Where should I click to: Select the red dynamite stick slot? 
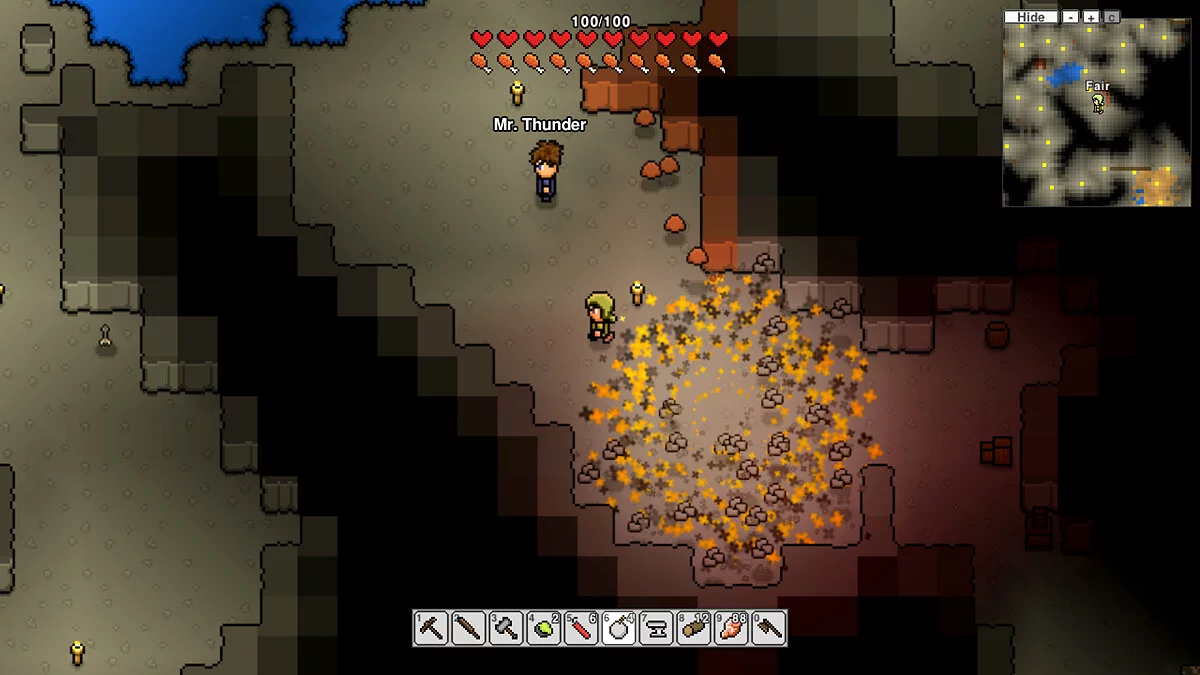tap(581, 628)
